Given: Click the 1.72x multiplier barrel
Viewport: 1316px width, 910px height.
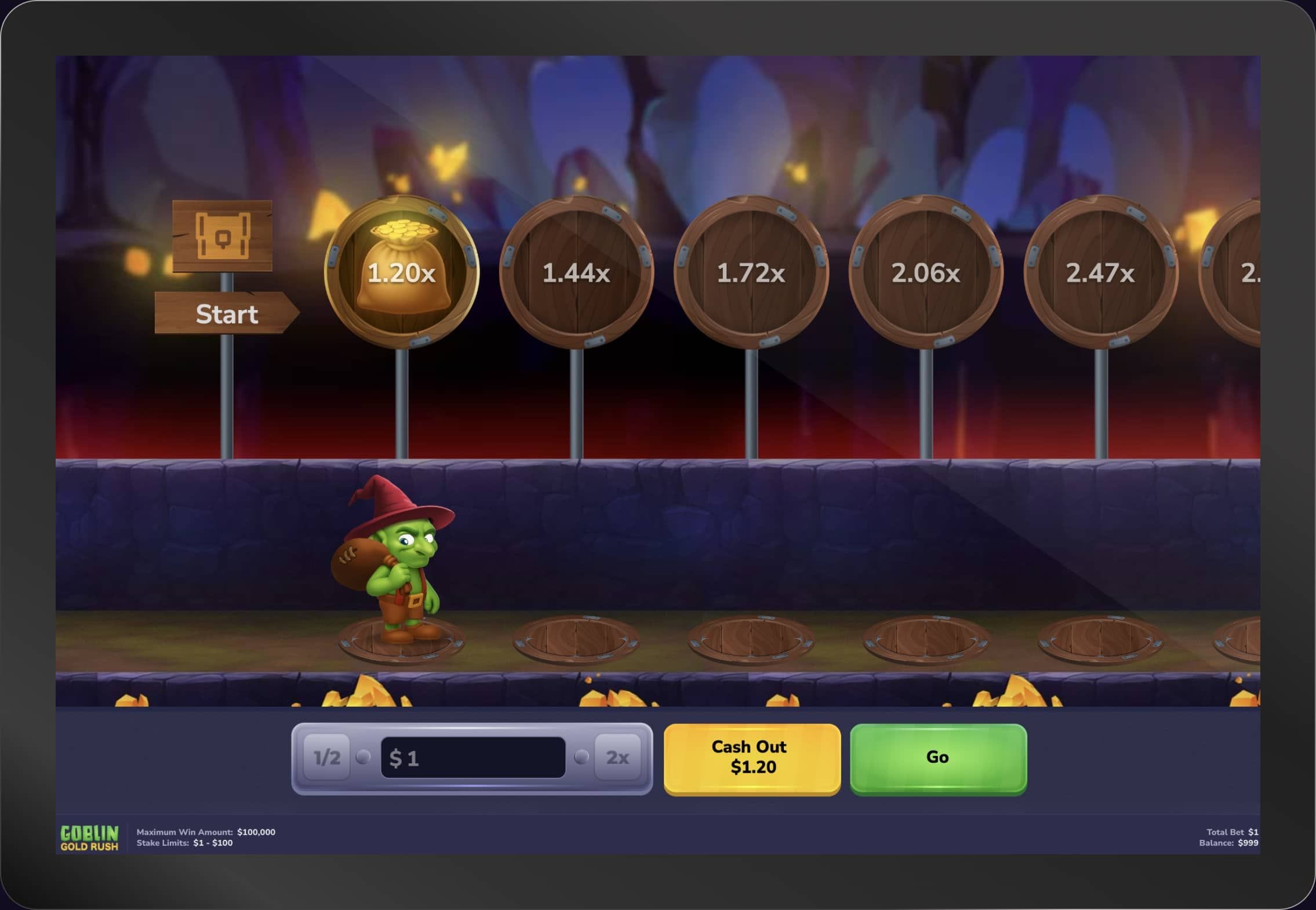Looking at the screenshot, I should [752, 271].
